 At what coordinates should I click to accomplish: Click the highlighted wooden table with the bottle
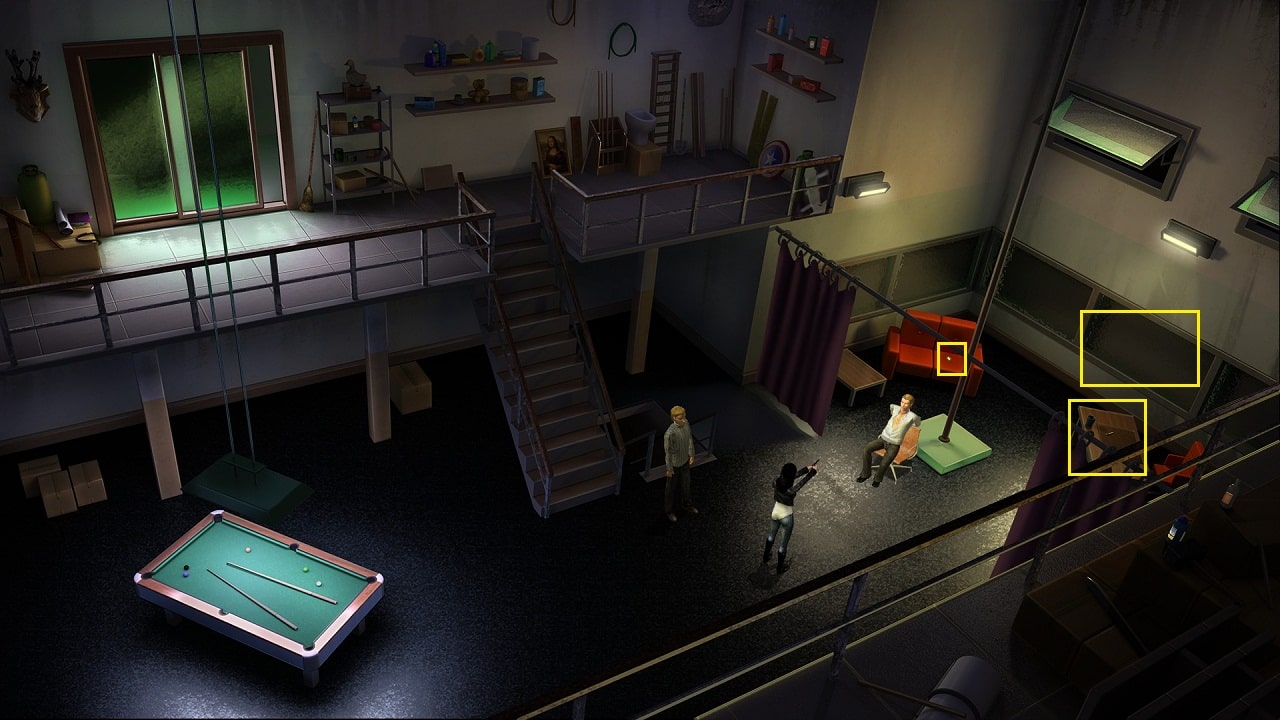1107,437
